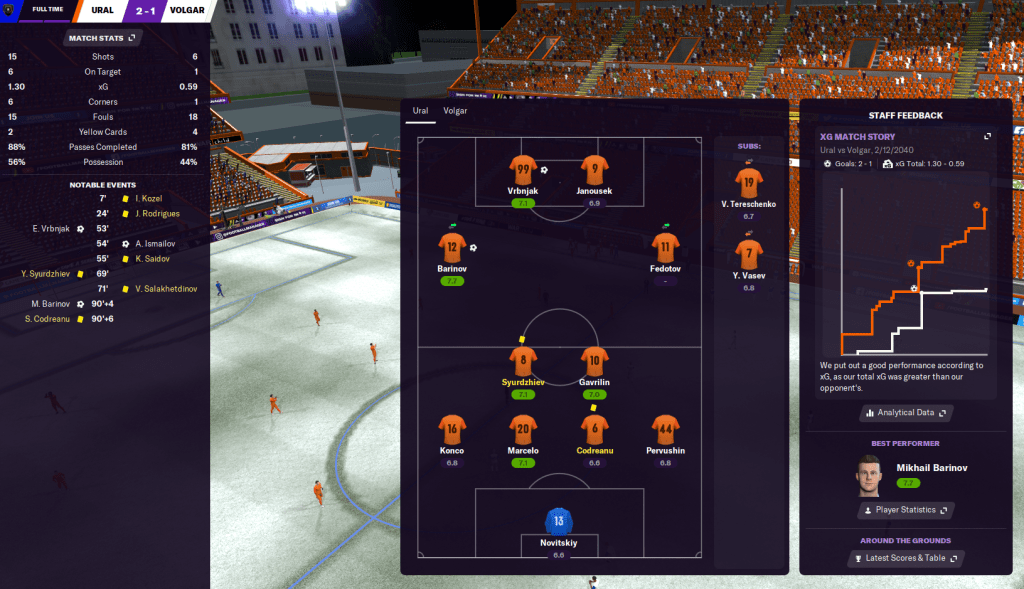The height and width of the screenshot is (589, 1024).
Task: Select the Ural lineup tab
Action: pyautogui.click(x=421, y=111)
